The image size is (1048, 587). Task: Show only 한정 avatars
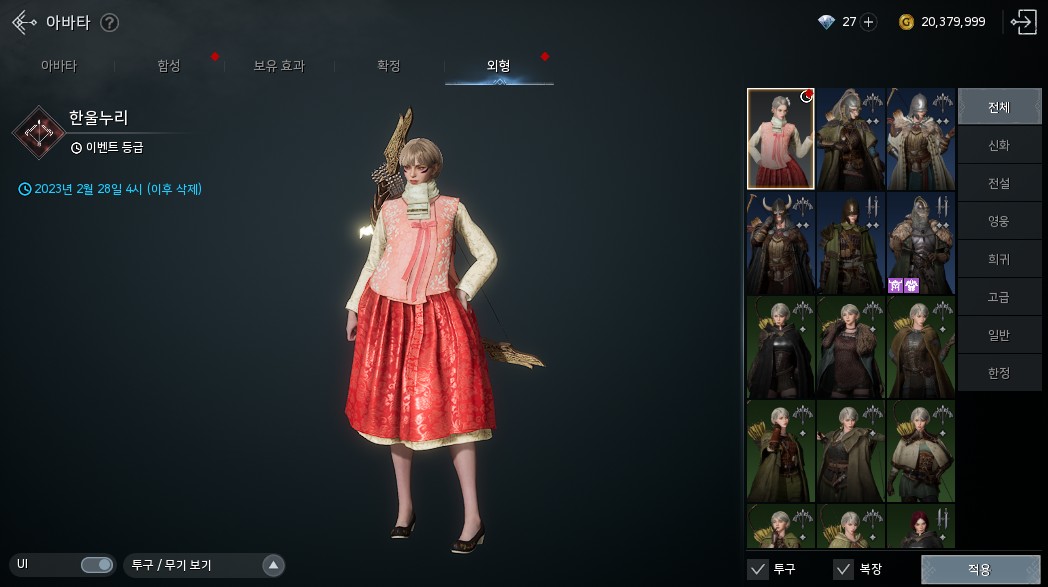(999, 372)
